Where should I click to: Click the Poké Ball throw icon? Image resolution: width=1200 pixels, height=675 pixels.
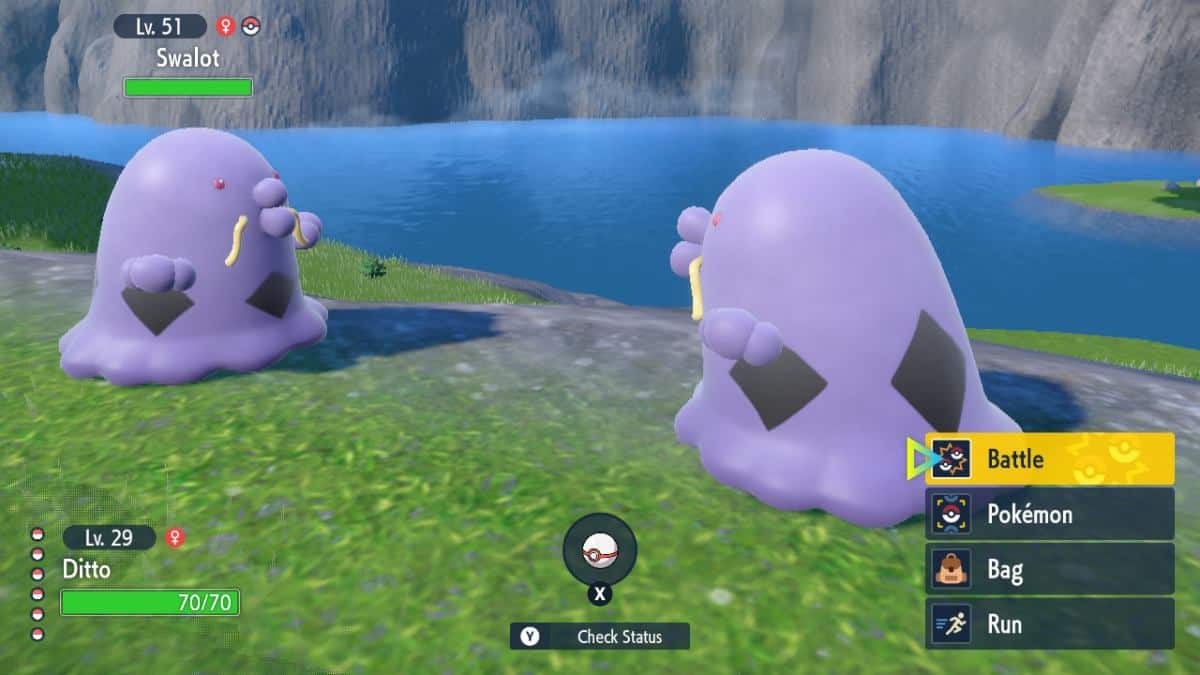point(599,550)
